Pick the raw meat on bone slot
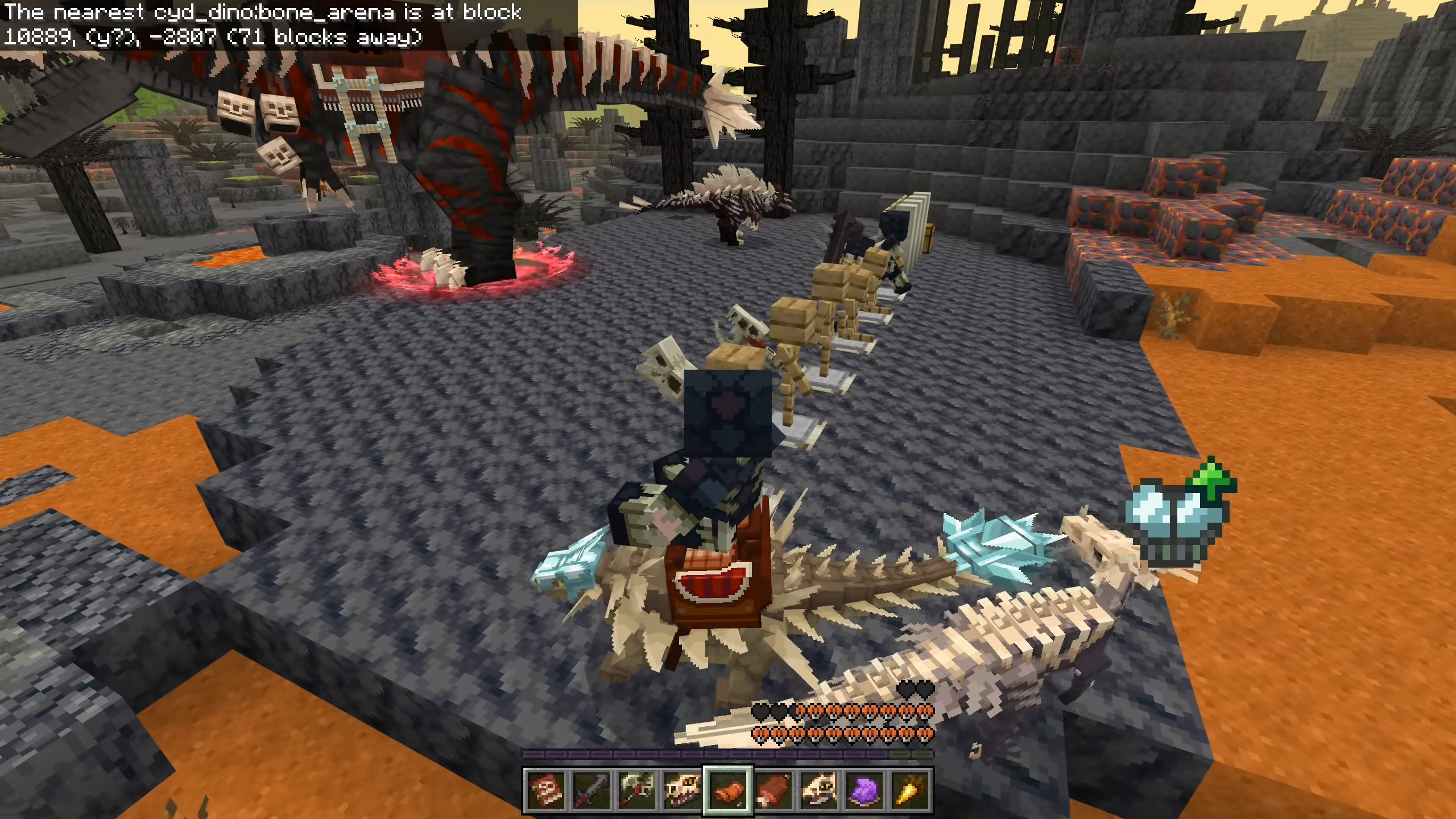Viewport: 1456px width, 819px height. 774,791
